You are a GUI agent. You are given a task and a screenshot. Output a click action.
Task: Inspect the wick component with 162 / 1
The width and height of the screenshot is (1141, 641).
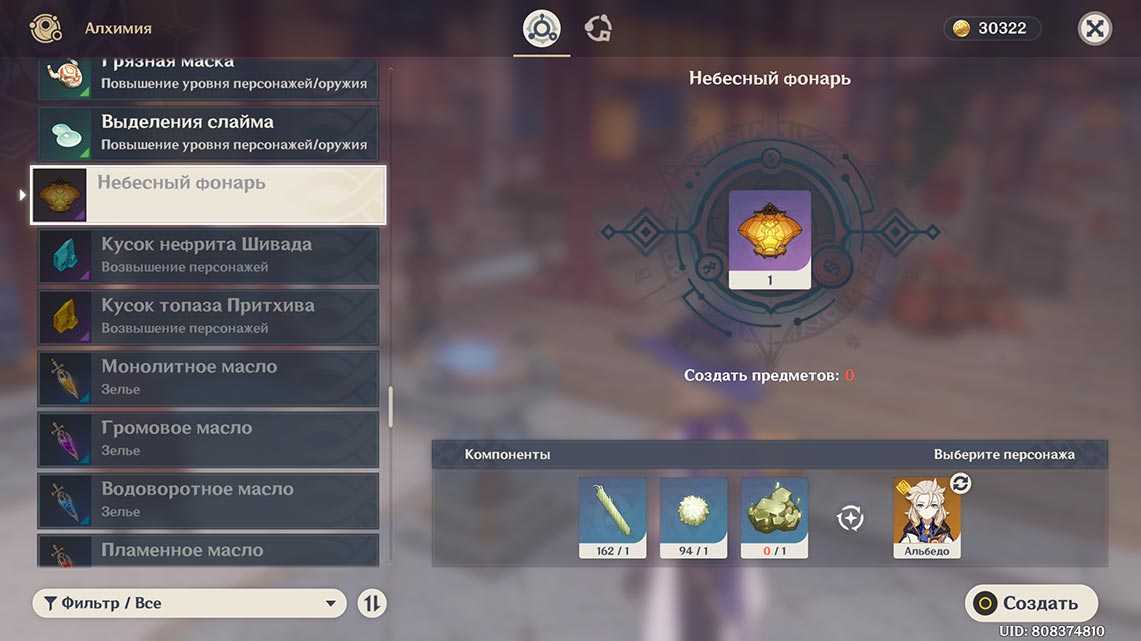pyautogui.click(x=613, y=516)
